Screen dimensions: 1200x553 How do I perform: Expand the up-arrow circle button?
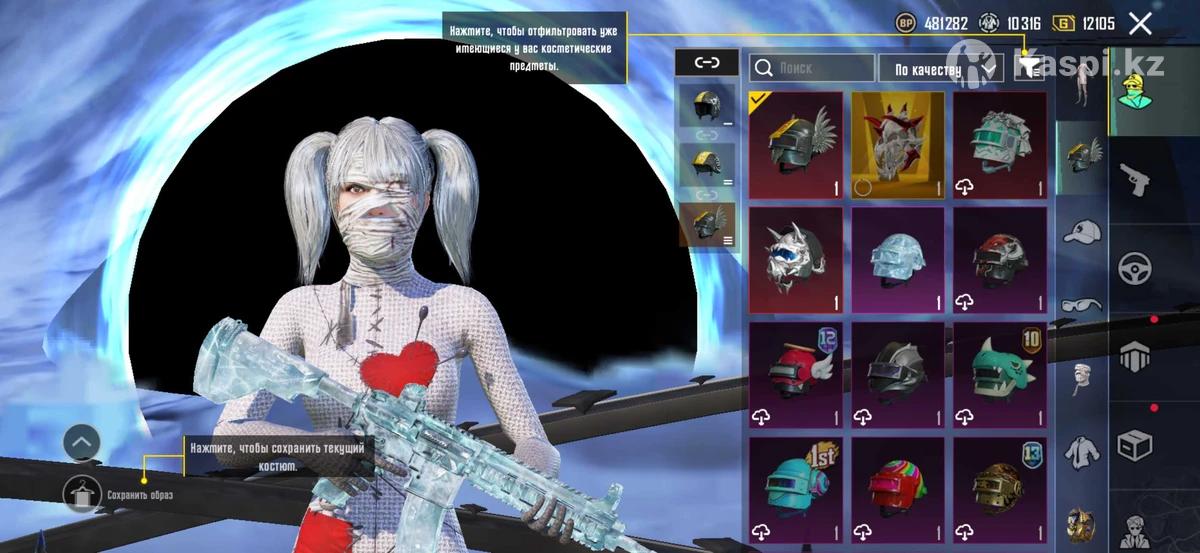[81, 441]
